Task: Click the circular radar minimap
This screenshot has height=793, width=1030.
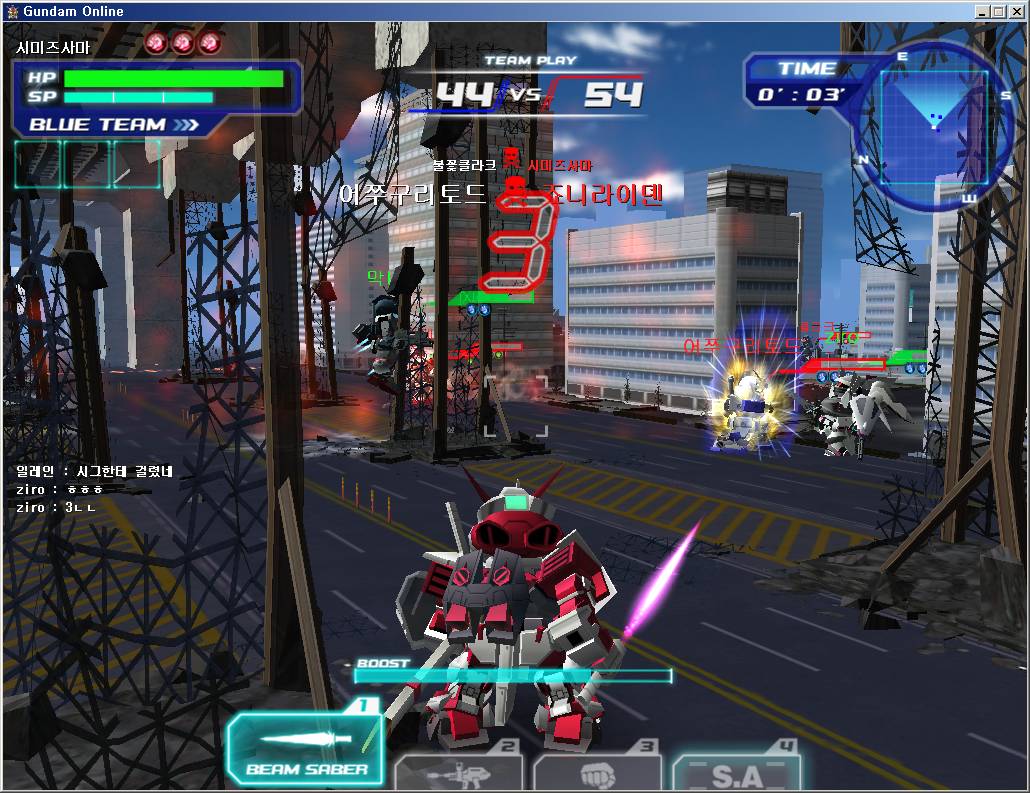Action: [932, 127]
